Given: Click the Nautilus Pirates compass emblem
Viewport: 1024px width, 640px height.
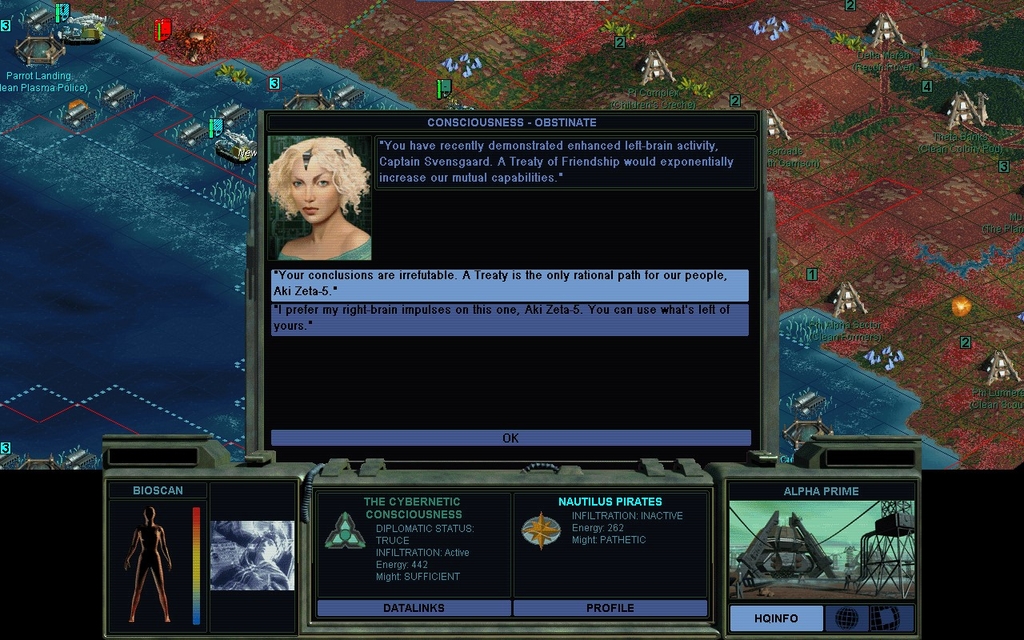Looking at the screenshot, I should tap(540, 531).
